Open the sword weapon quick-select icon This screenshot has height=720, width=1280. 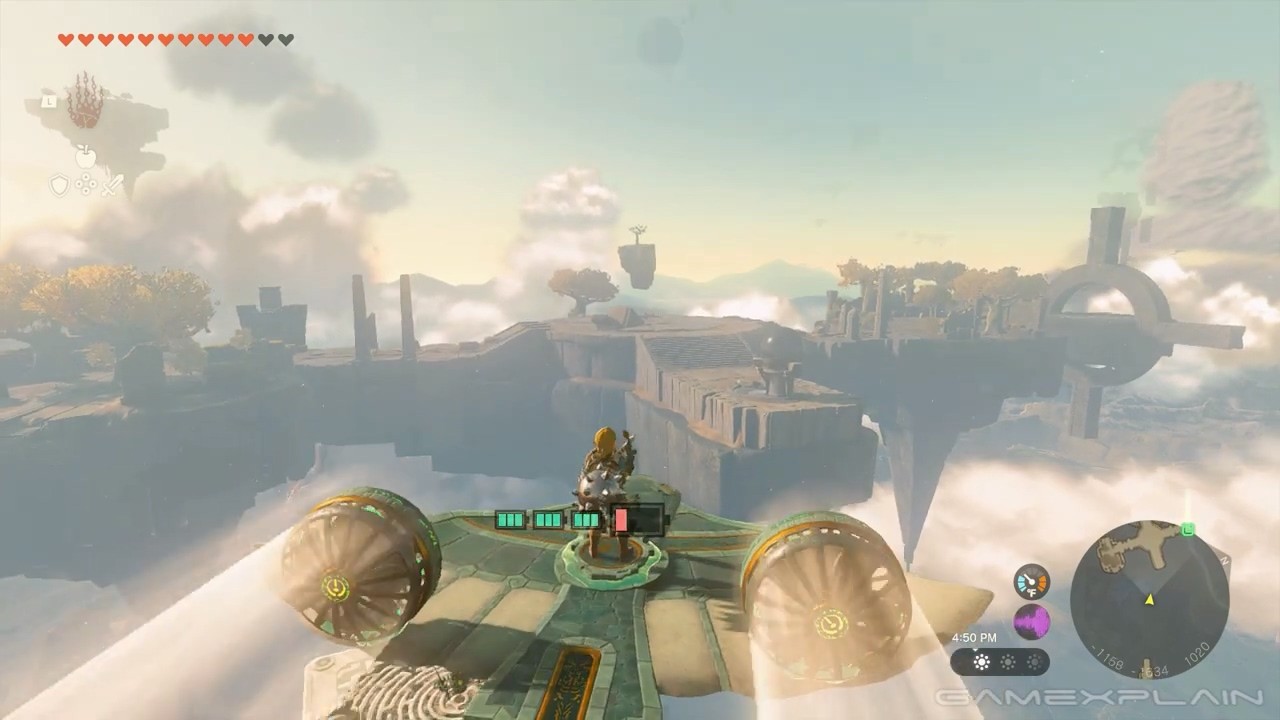[111, 185]
